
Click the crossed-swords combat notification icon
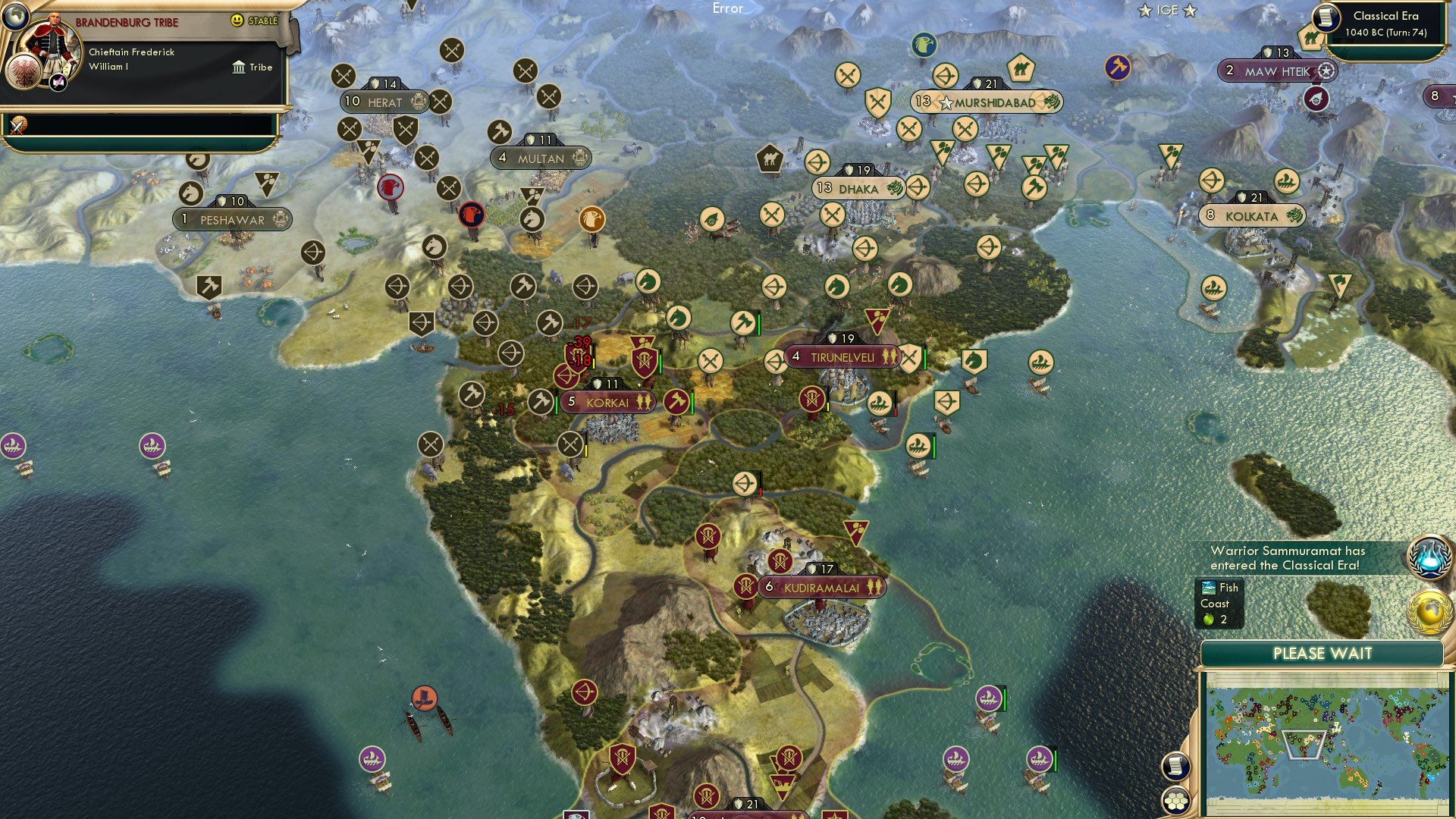coord(17,124)
